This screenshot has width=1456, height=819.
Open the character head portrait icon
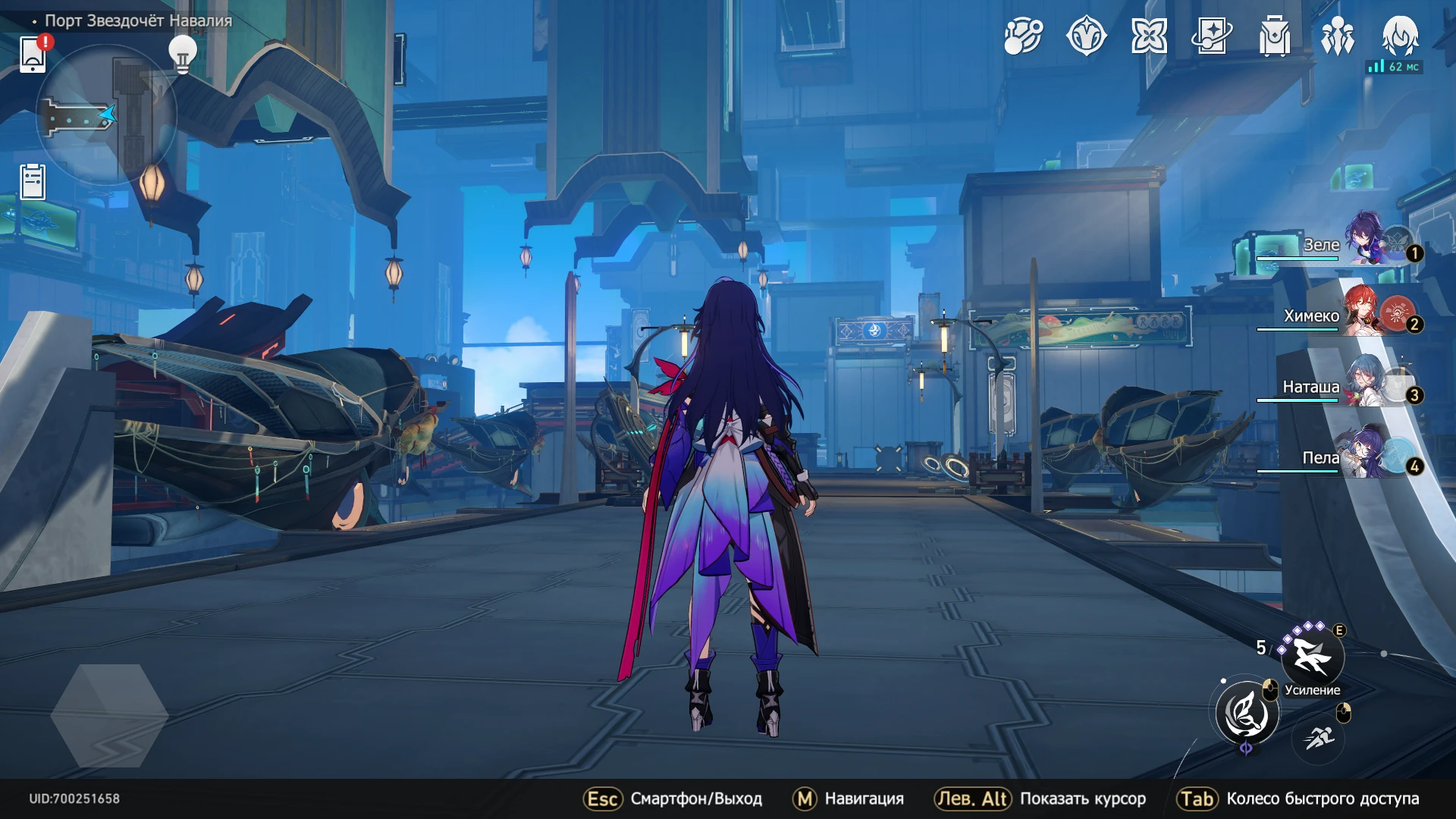pos(1400,36)
